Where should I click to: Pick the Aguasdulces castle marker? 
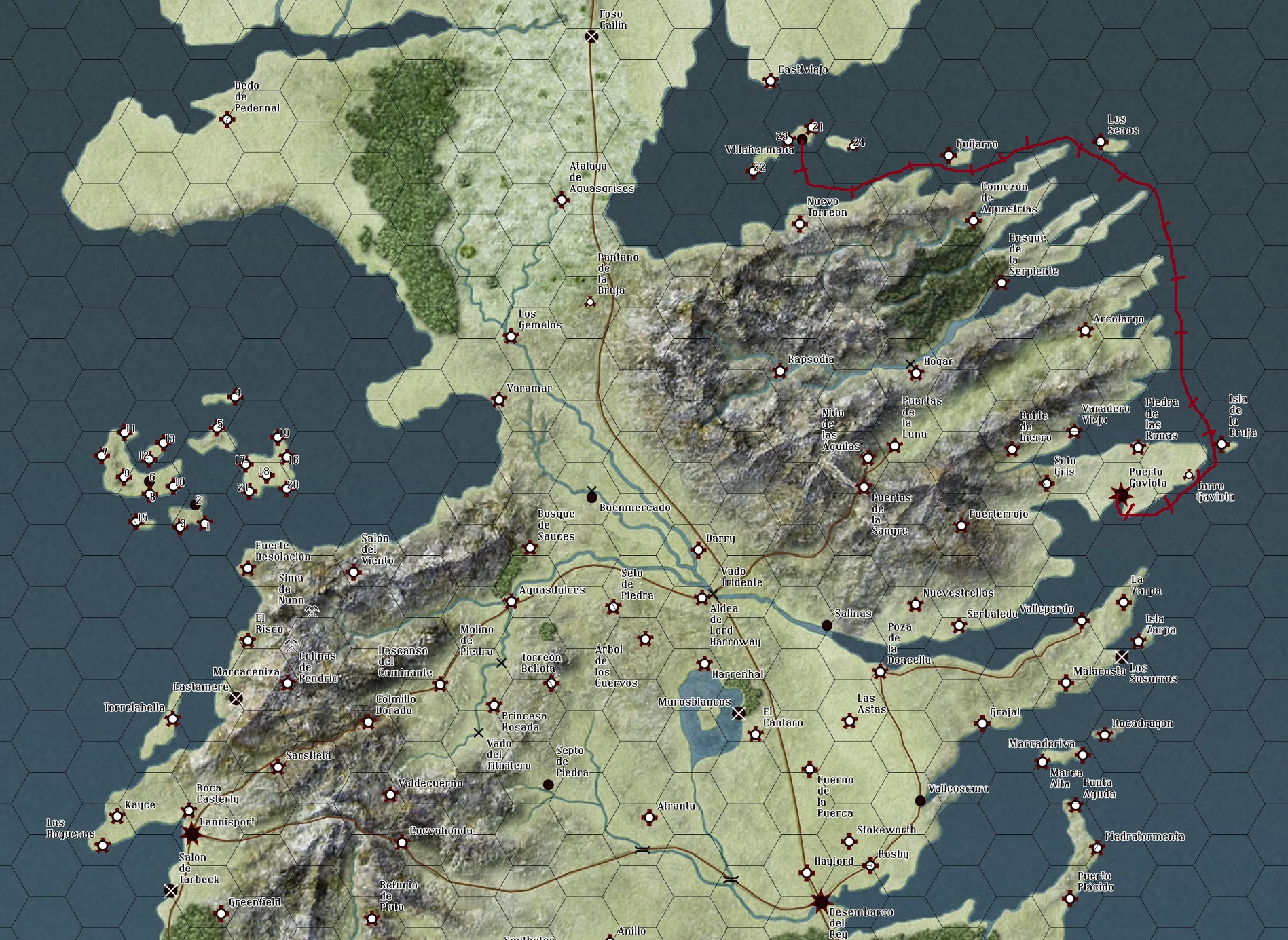tap(511, 601)
